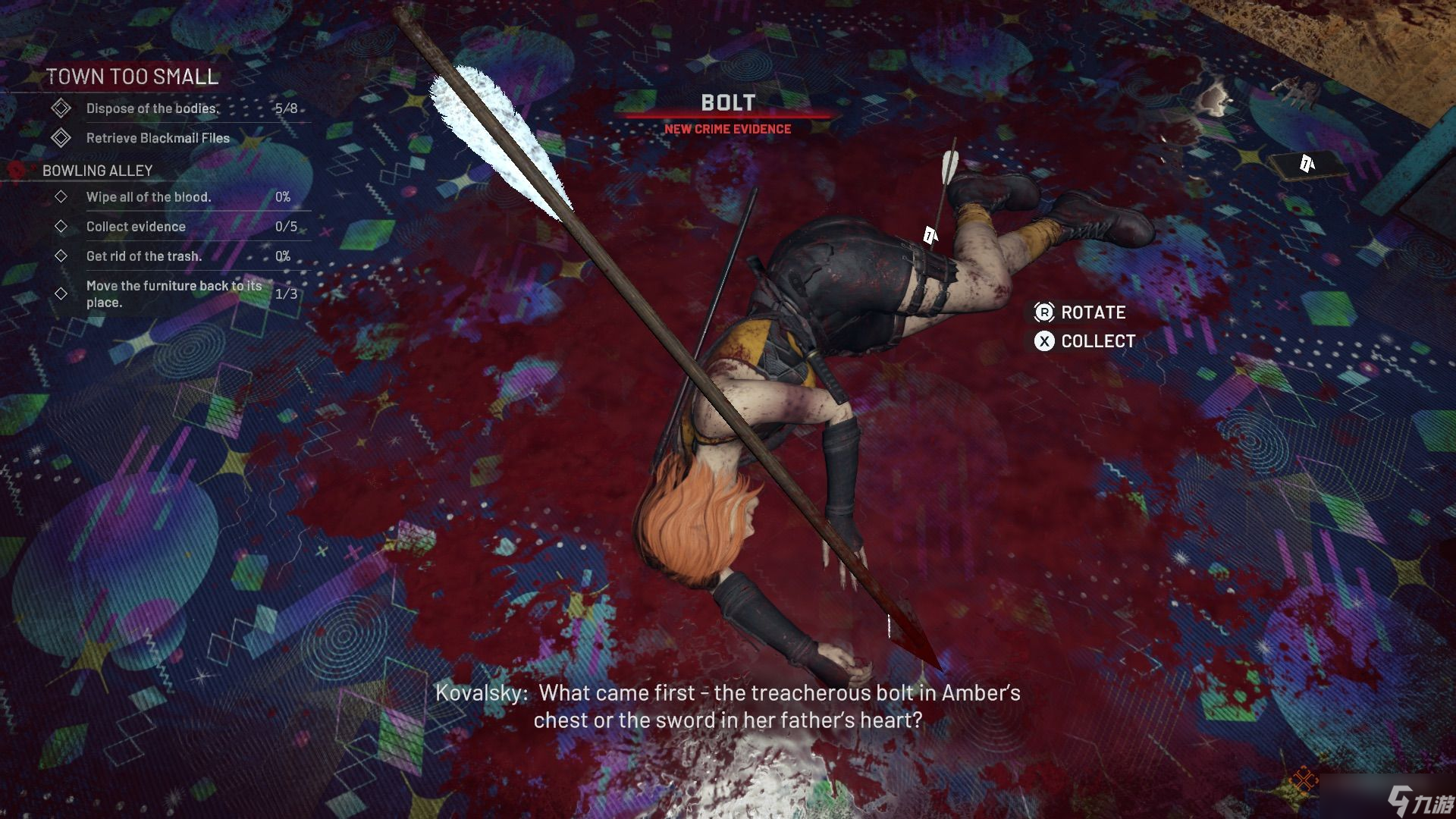Choose the Retrieve Blackmail Files objective
1456x819 pixels.
(x=158, y=138)
